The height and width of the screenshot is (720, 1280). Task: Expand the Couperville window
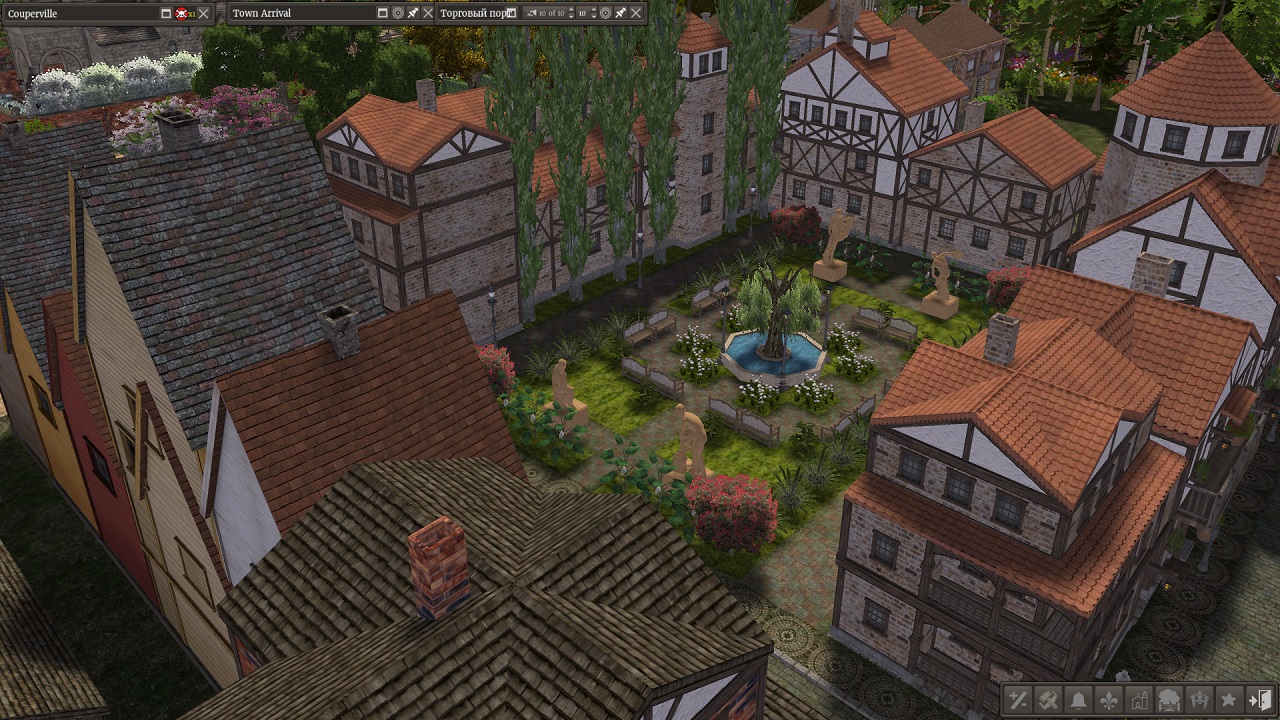click(166, 13)
